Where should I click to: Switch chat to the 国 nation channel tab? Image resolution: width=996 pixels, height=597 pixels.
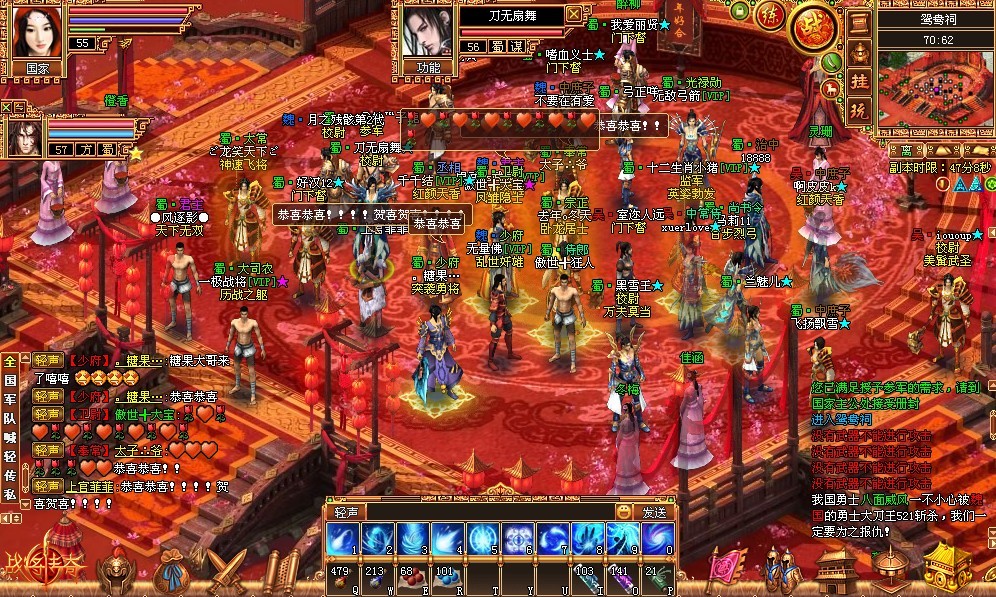(x=11, y=381)
